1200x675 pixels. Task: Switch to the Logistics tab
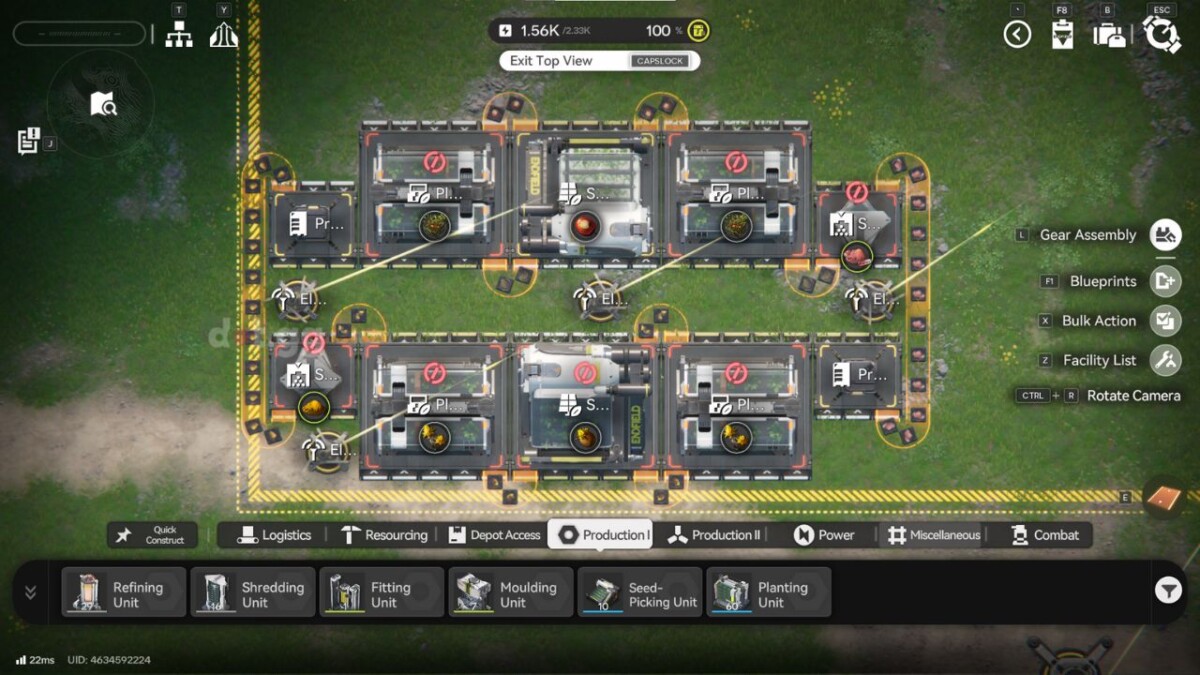275,535
